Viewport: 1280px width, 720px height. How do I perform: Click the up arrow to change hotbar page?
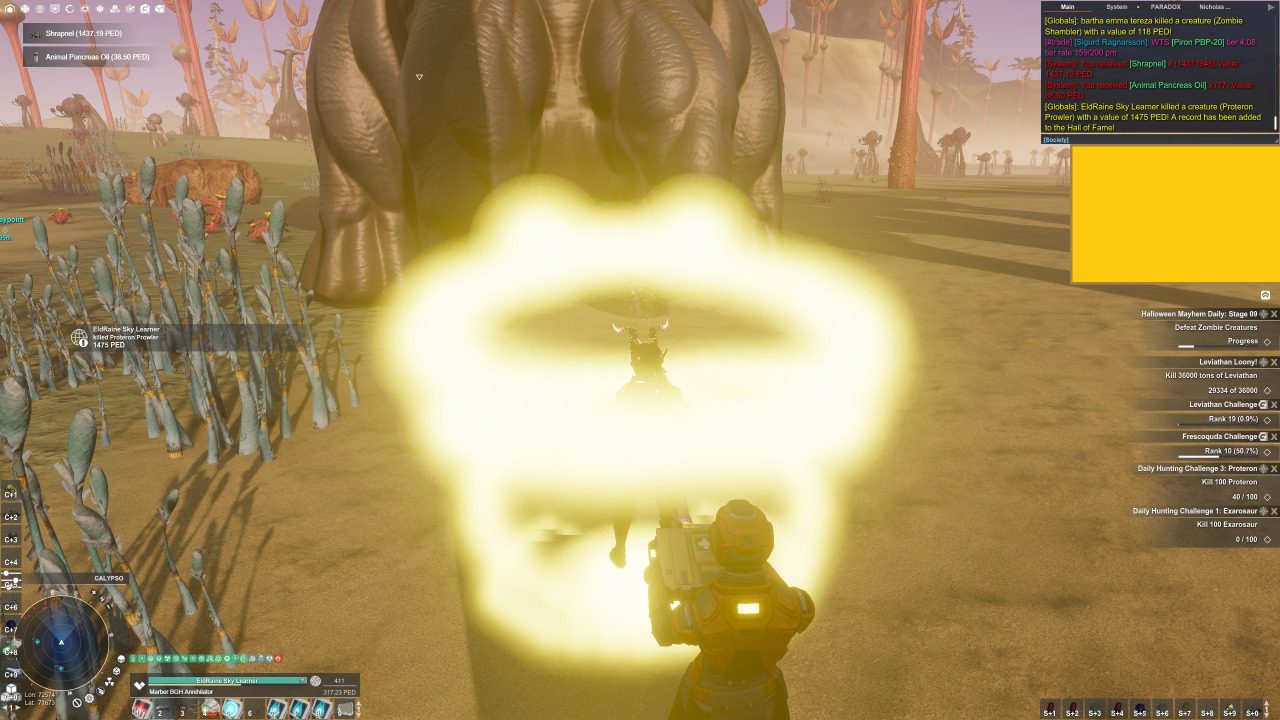(x=358, y=703)
